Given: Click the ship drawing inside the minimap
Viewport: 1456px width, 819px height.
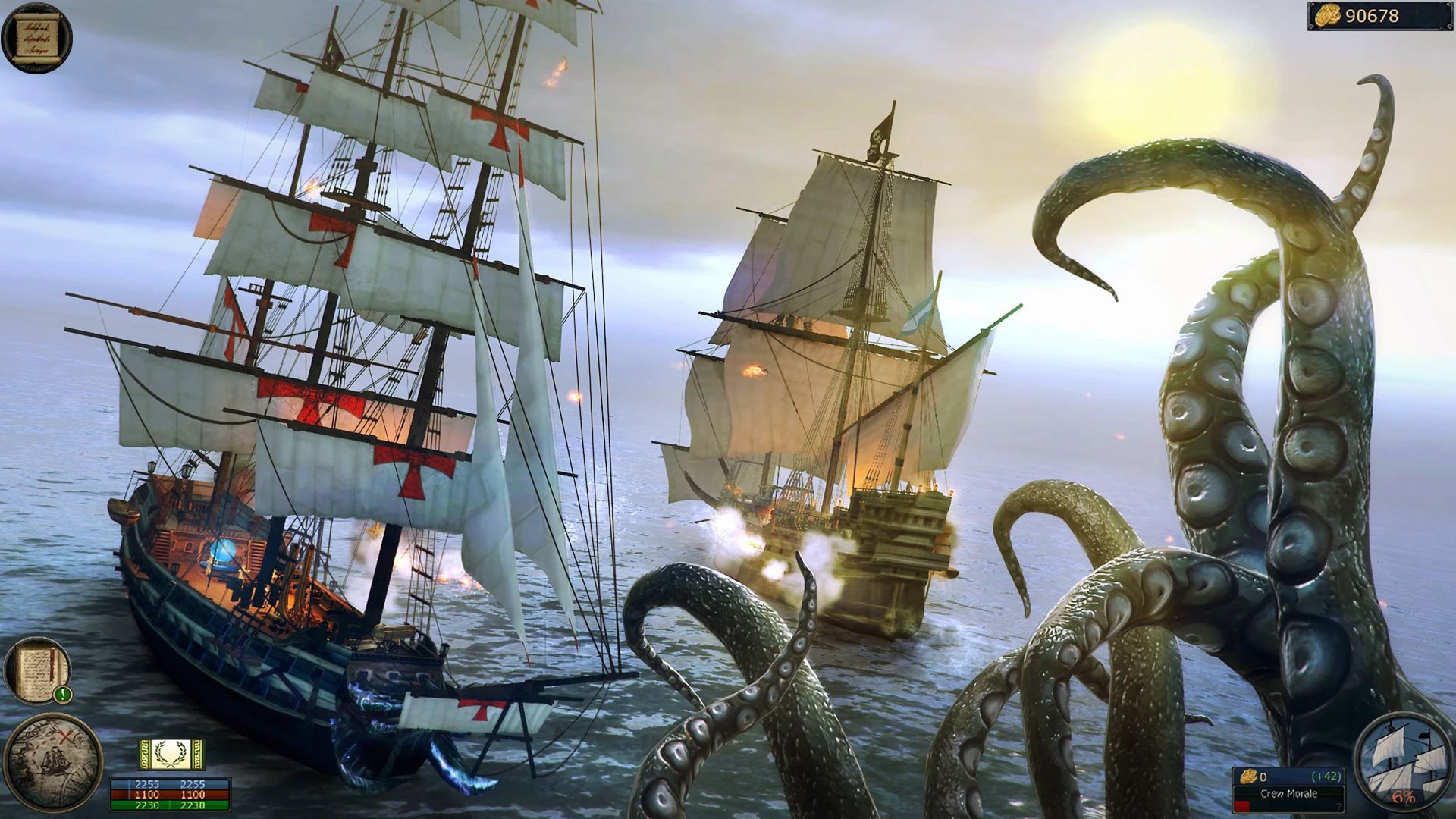Looking at the screenshot, I should 55,761.
